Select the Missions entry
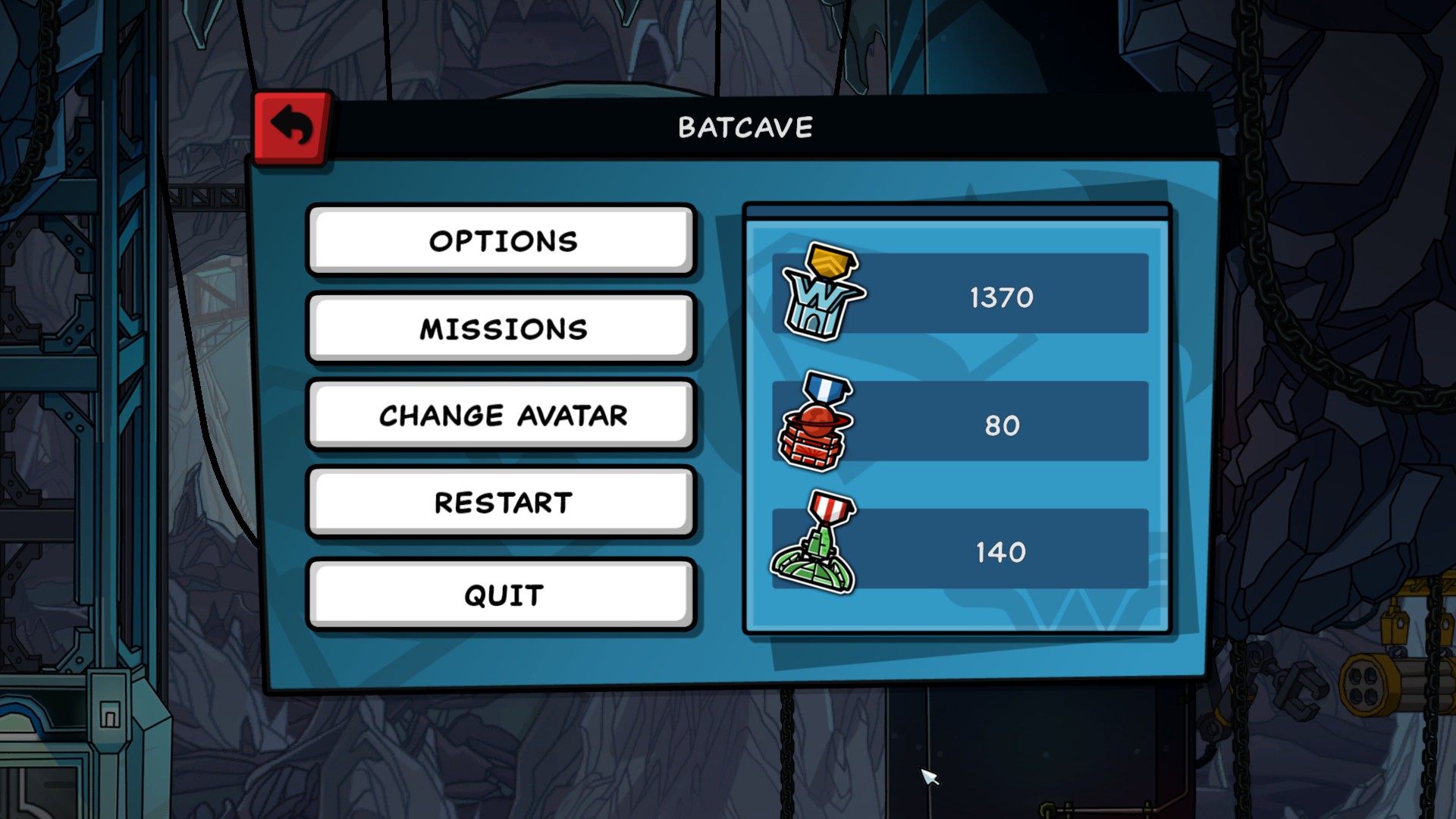The image size is (1456, 819). coord(501,328)
